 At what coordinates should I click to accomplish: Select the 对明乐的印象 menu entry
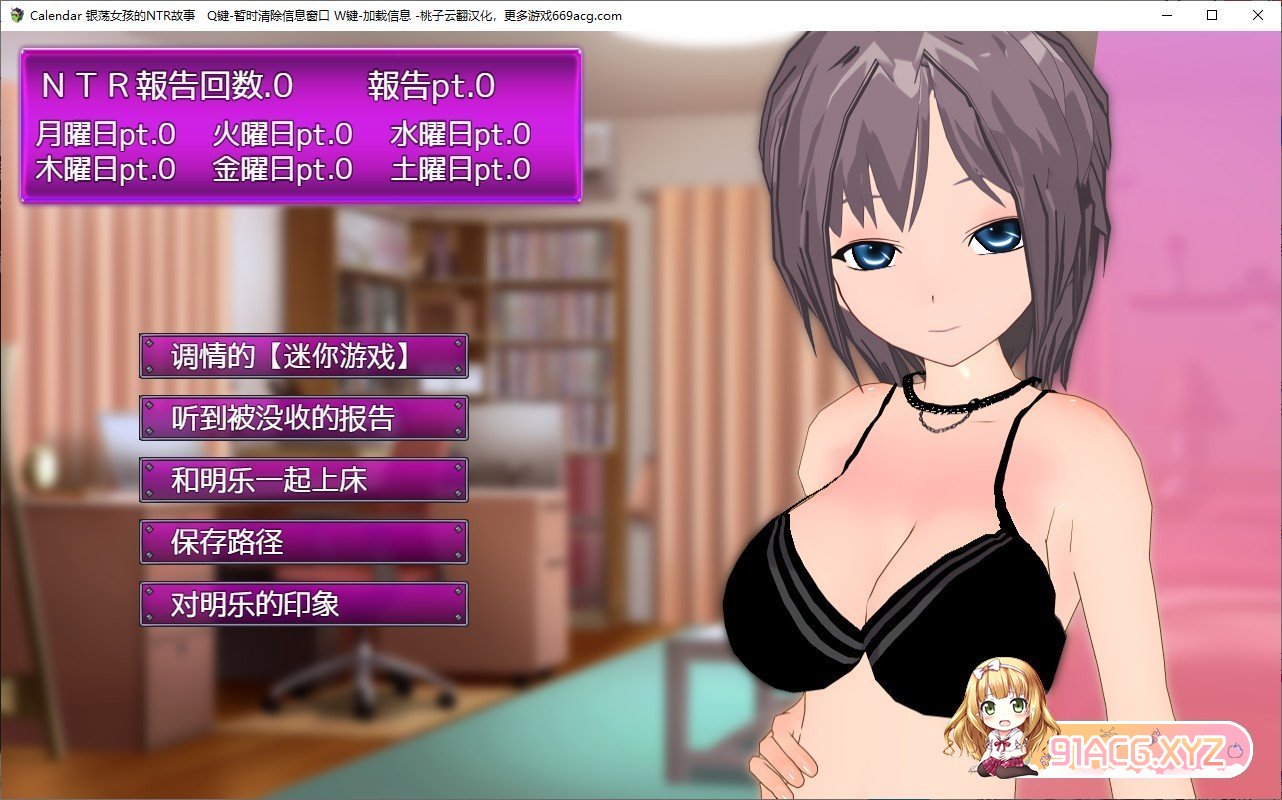[x=304, y=605]
